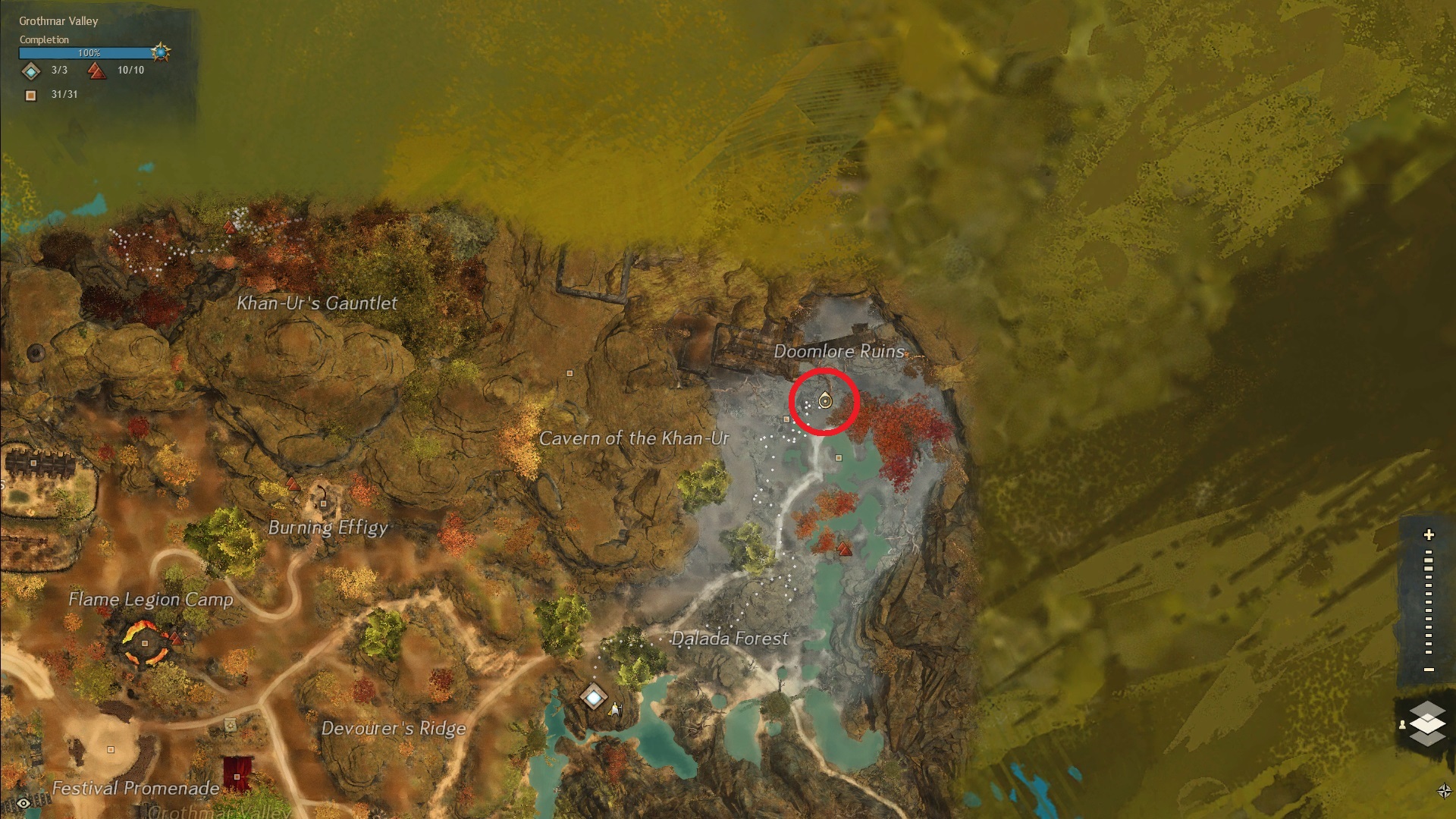Toggle the eye-shaped map legend icon
The width and height of the screenshot is (1456, 819).
tap(24, 803)
